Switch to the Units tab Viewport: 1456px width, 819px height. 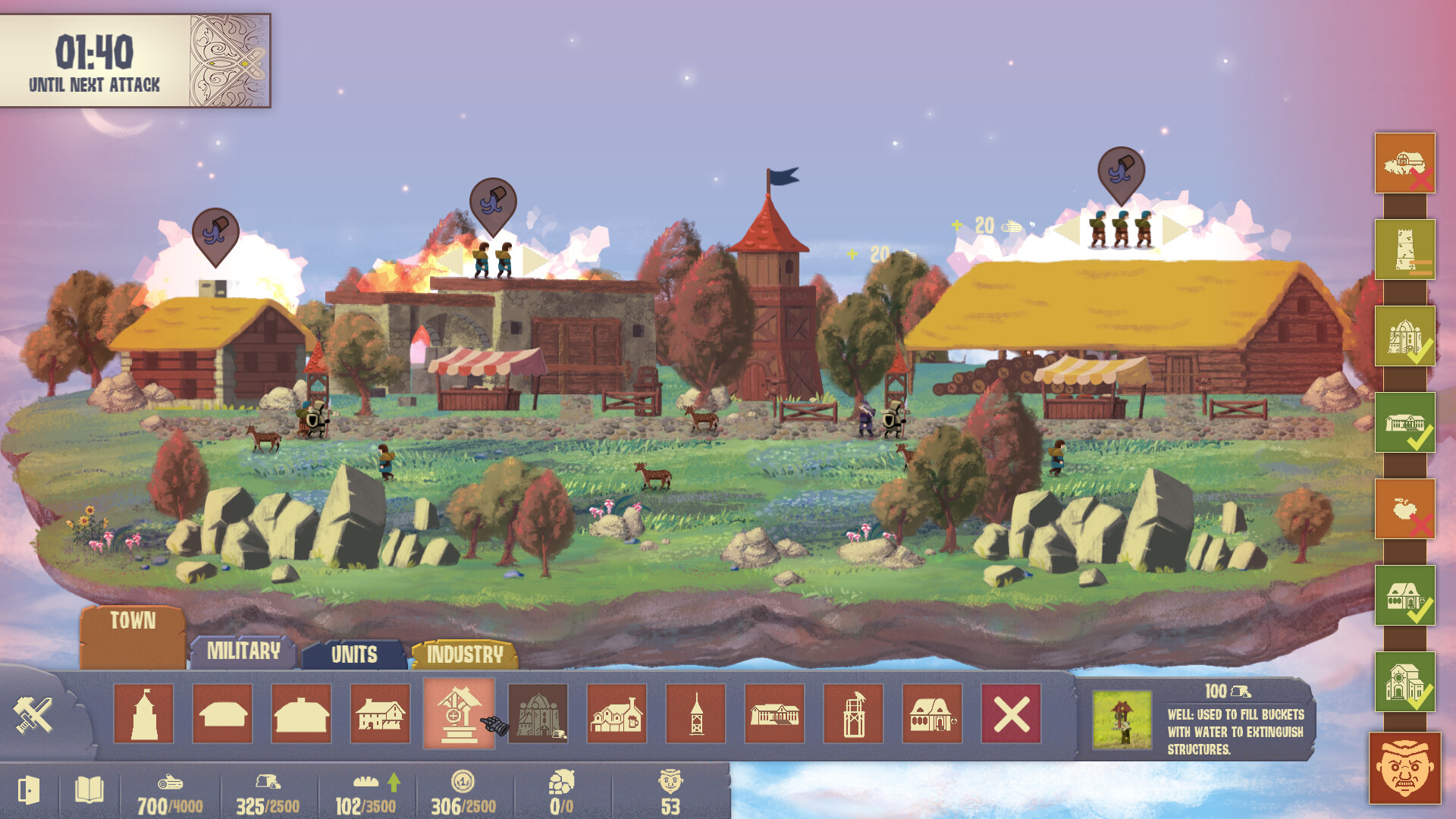353,655
